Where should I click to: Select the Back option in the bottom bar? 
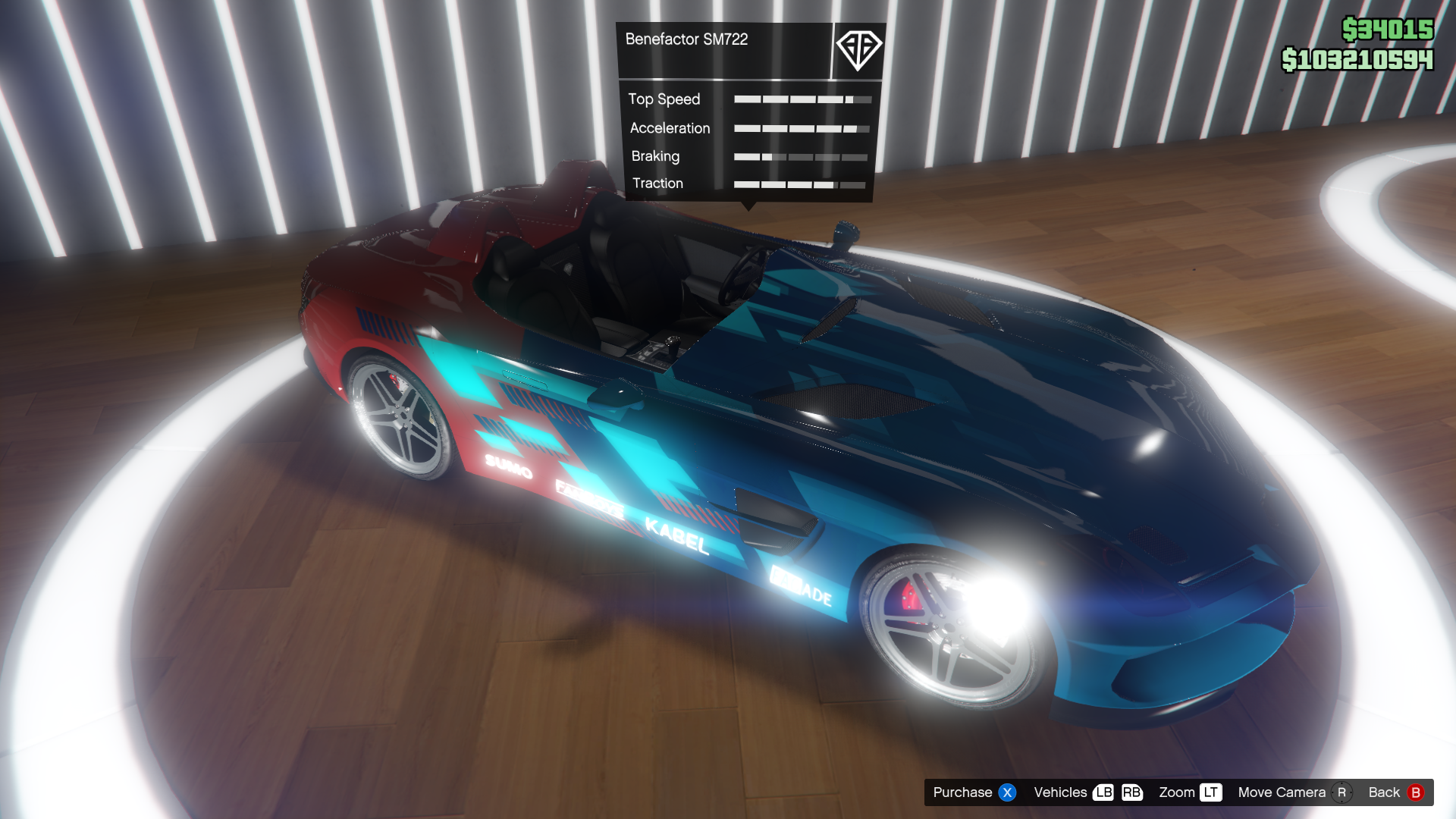click(1395, 792)
